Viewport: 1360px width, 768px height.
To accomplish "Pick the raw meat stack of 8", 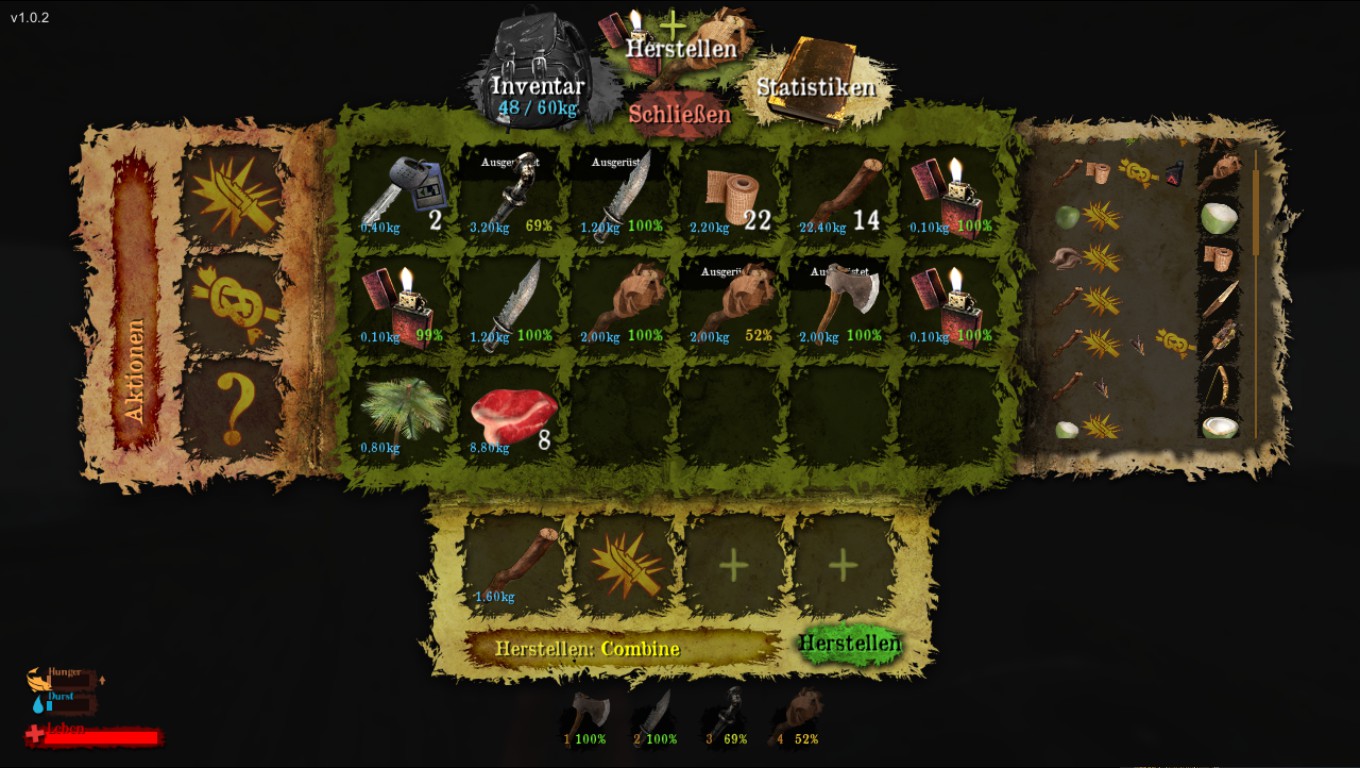I will [510, 414].
